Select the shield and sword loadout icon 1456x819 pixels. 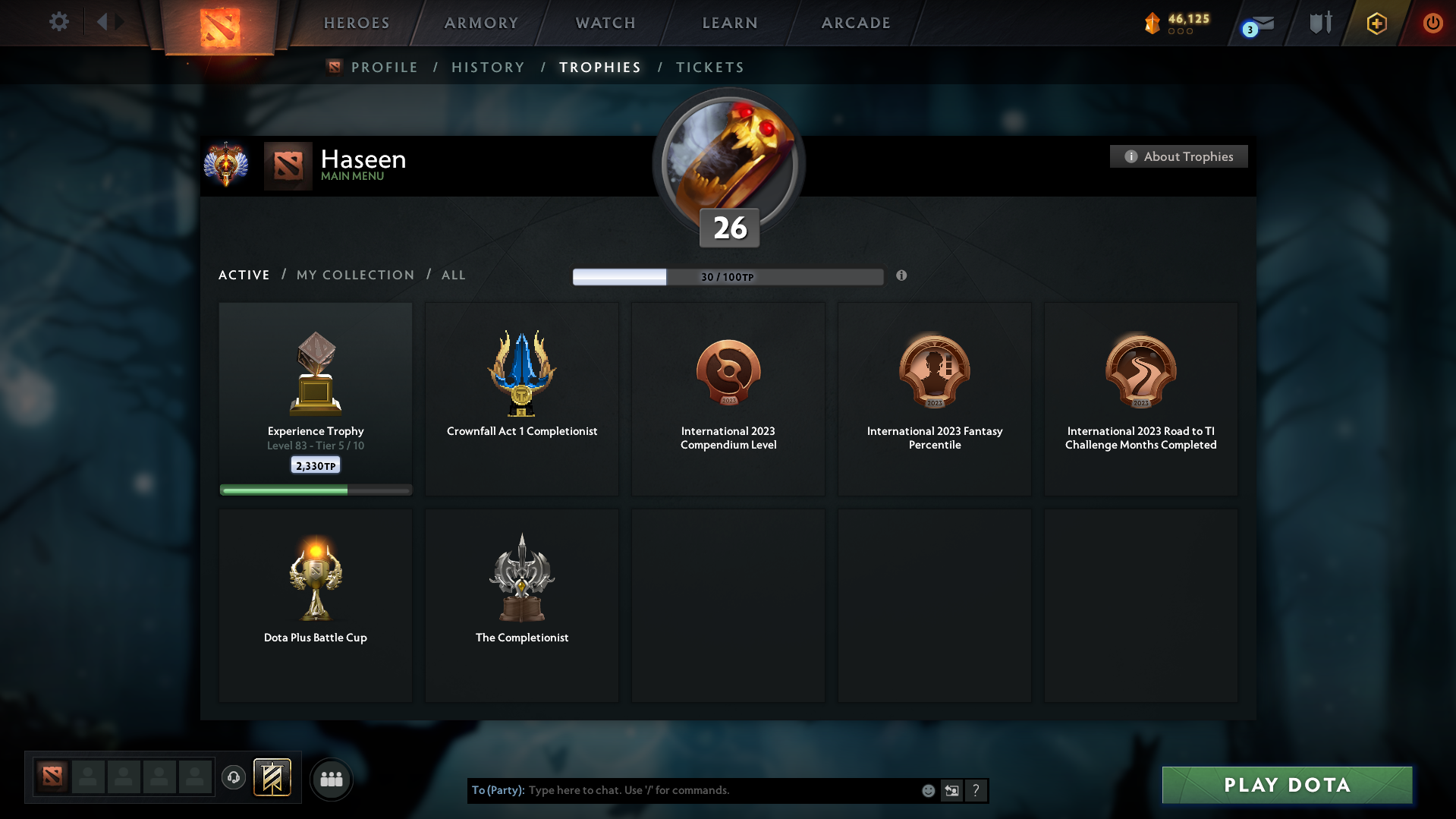pos(1319,23)
